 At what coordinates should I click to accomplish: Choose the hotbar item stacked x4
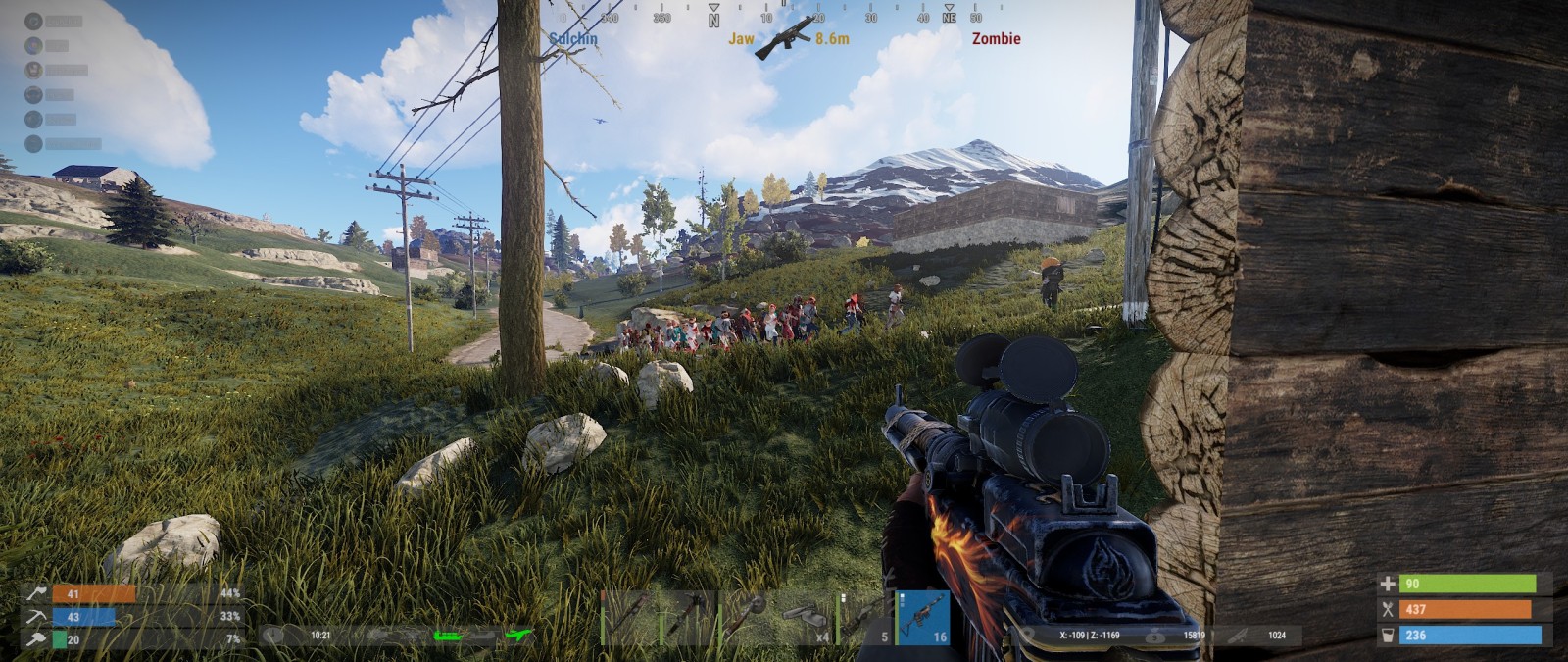tap(807, 618)
